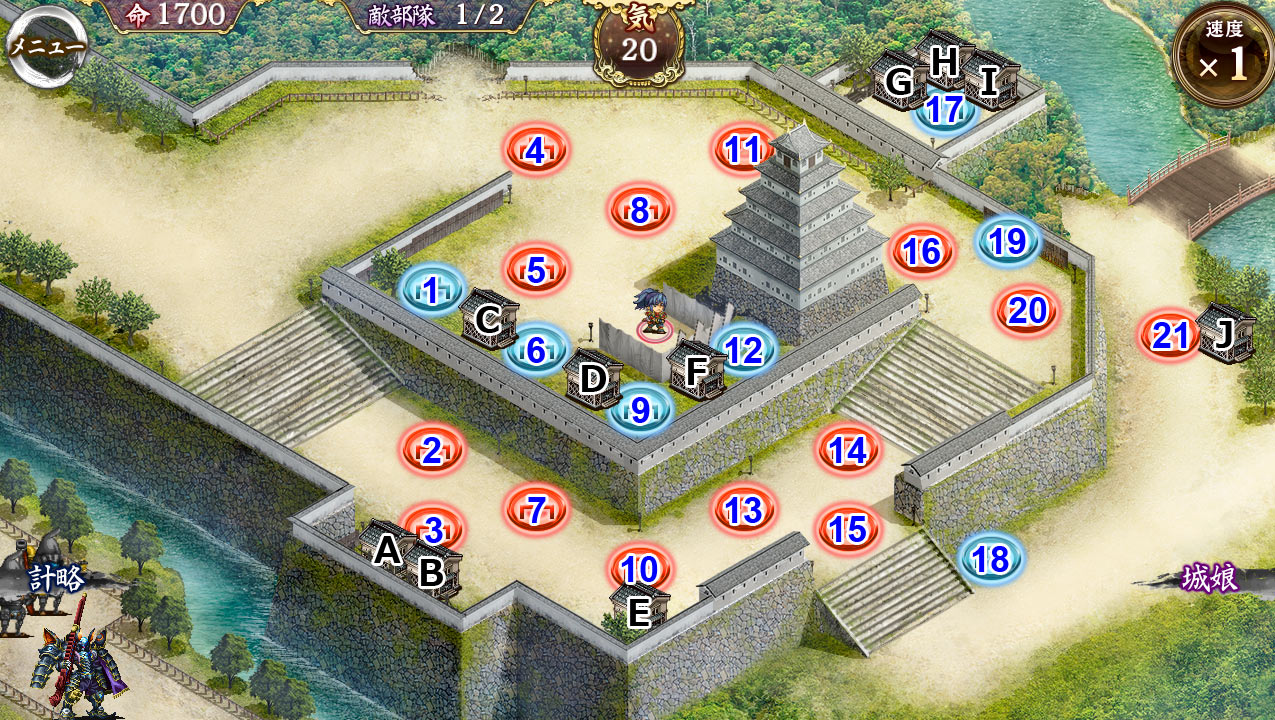
Task: Select blue deployment tile 1
Action: tap(431, 291)
